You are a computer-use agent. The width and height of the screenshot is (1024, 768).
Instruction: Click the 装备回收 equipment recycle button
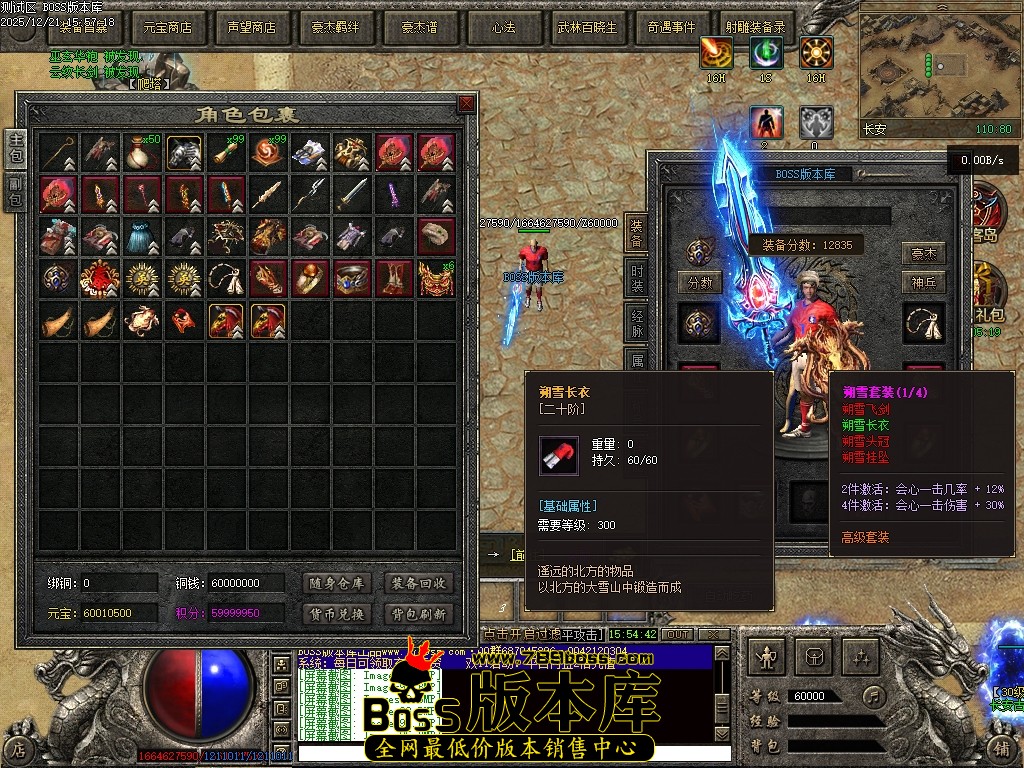pos(419,583)
